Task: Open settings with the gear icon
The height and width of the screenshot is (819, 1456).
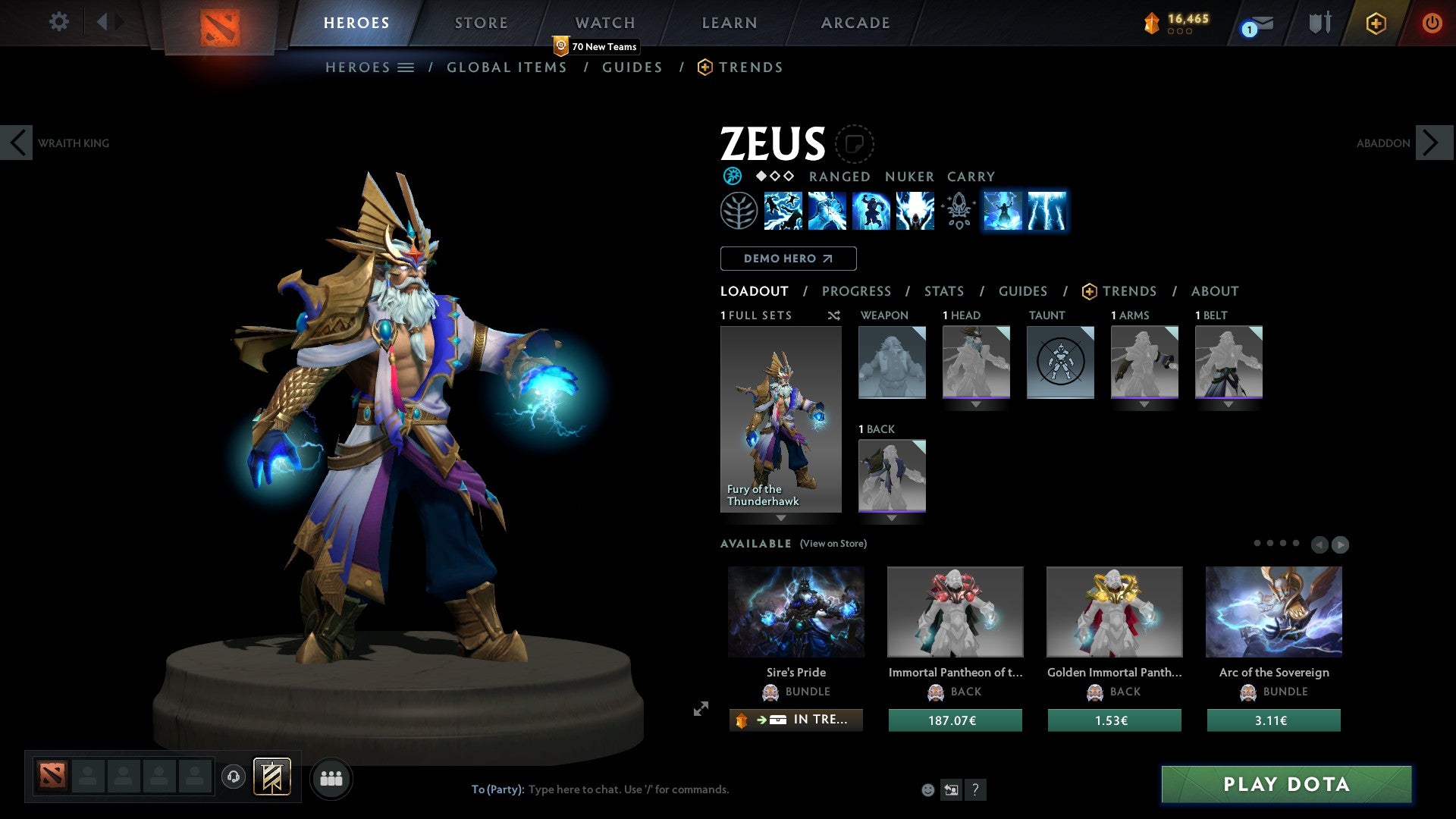Action: click(58, 22)
